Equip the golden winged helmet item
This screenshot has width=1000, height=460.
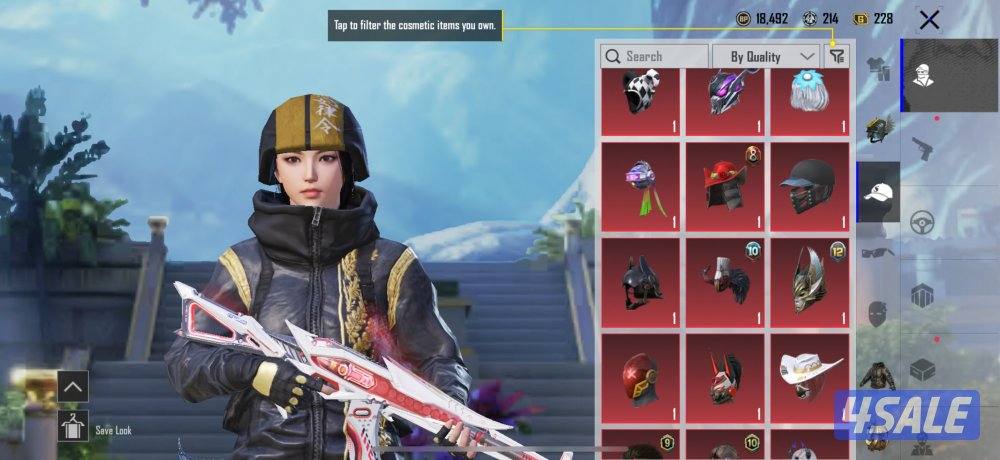click(810, 282)
